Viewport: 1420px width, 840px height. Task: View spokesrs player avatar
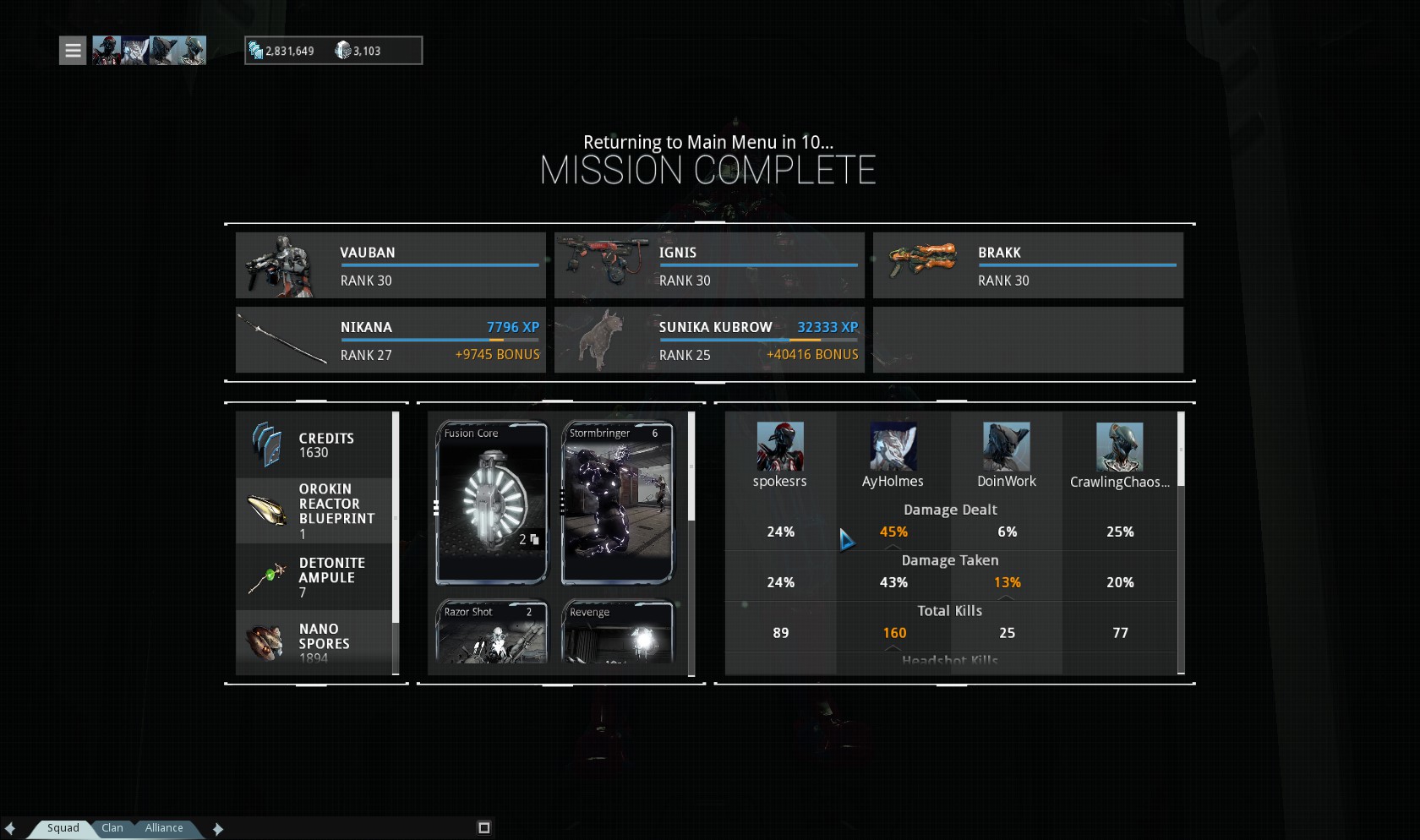[x=779, y=447]
